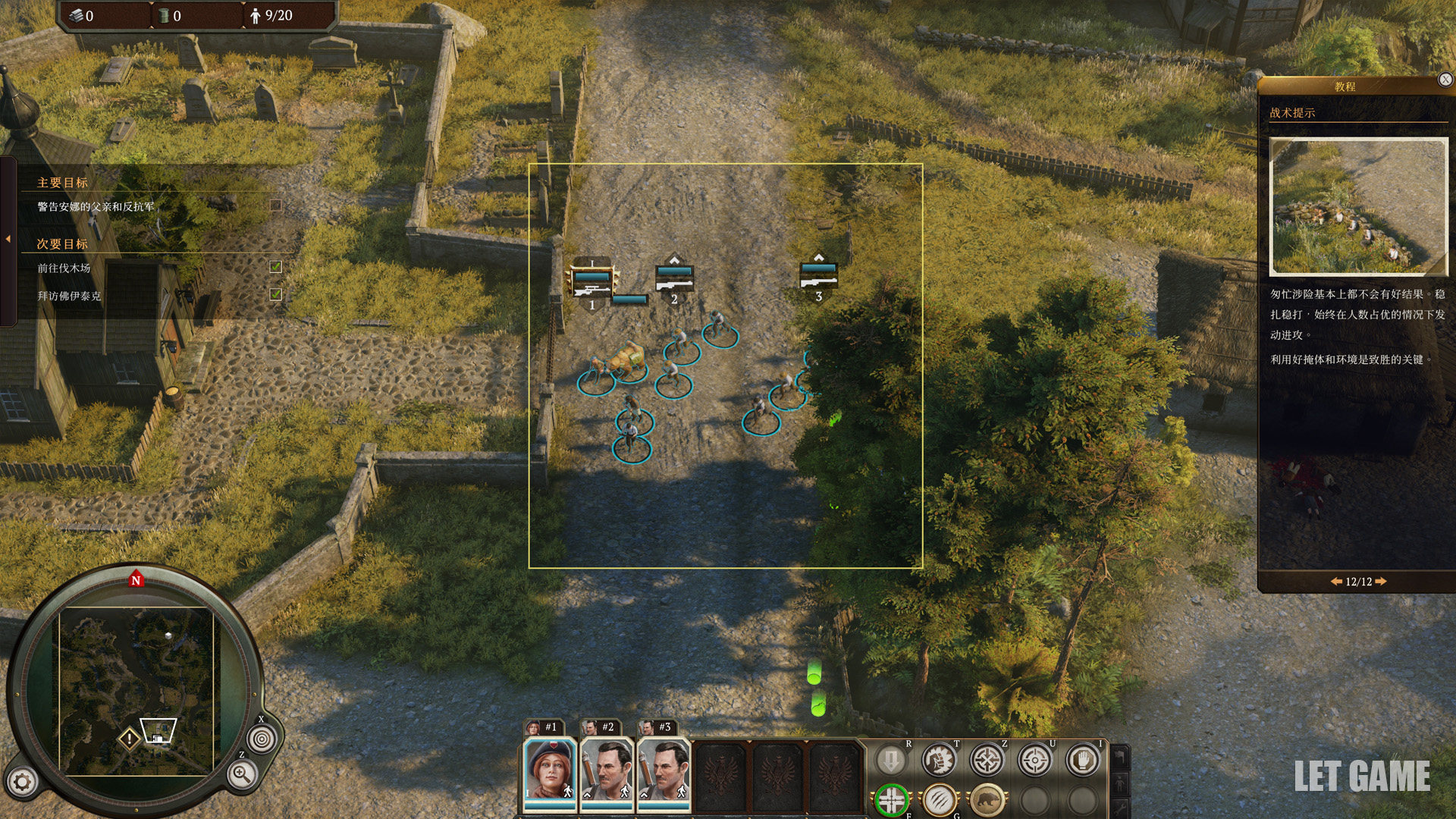Select the target crosshair command
Viewport: 1456px width, 819px height.
pyautogui.click(x=1035, y=760)
